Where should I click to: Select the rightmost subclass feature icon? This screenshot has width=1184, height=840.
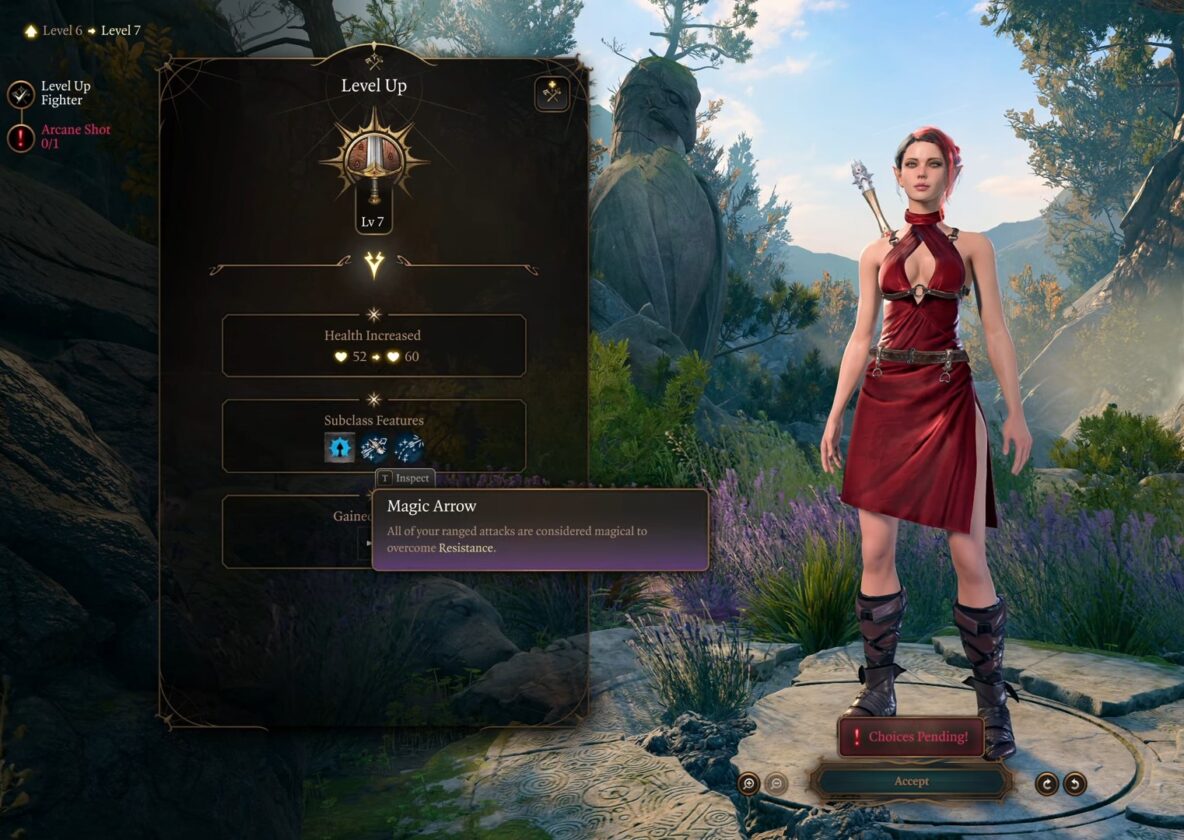click(x=409, y=447)
